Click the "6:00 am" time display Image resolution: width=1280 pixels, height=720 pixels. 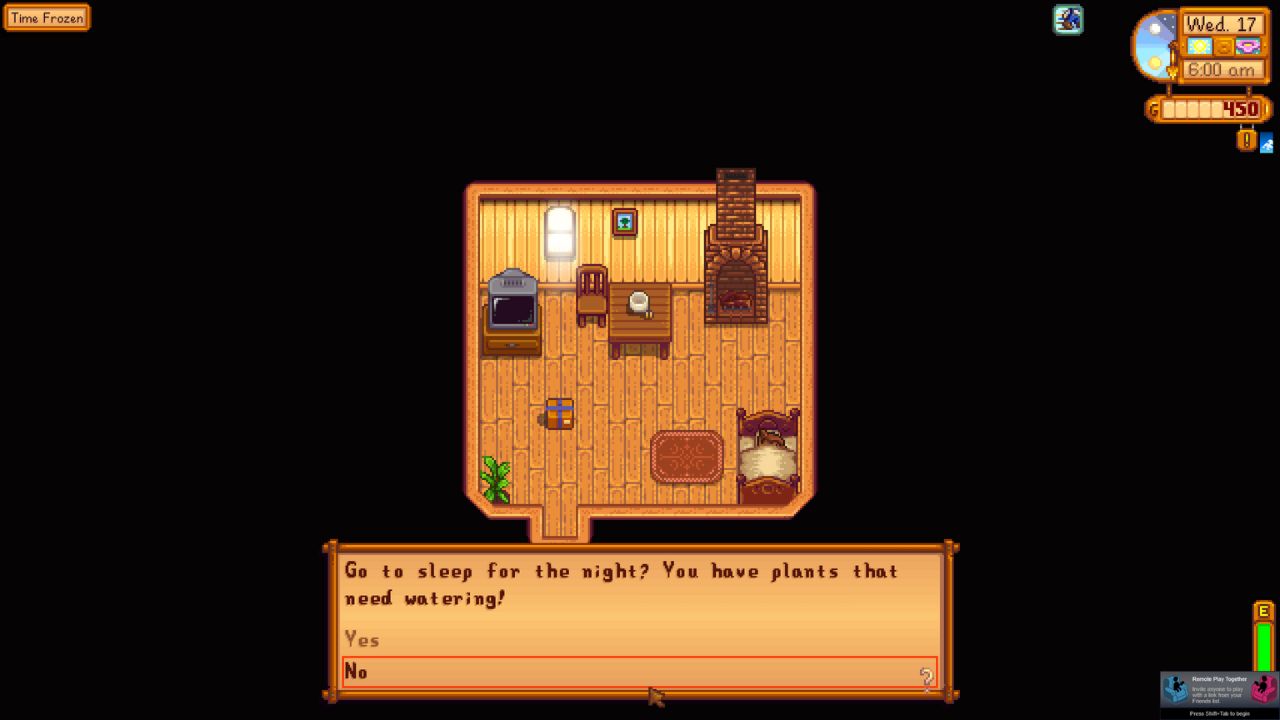1222,70
